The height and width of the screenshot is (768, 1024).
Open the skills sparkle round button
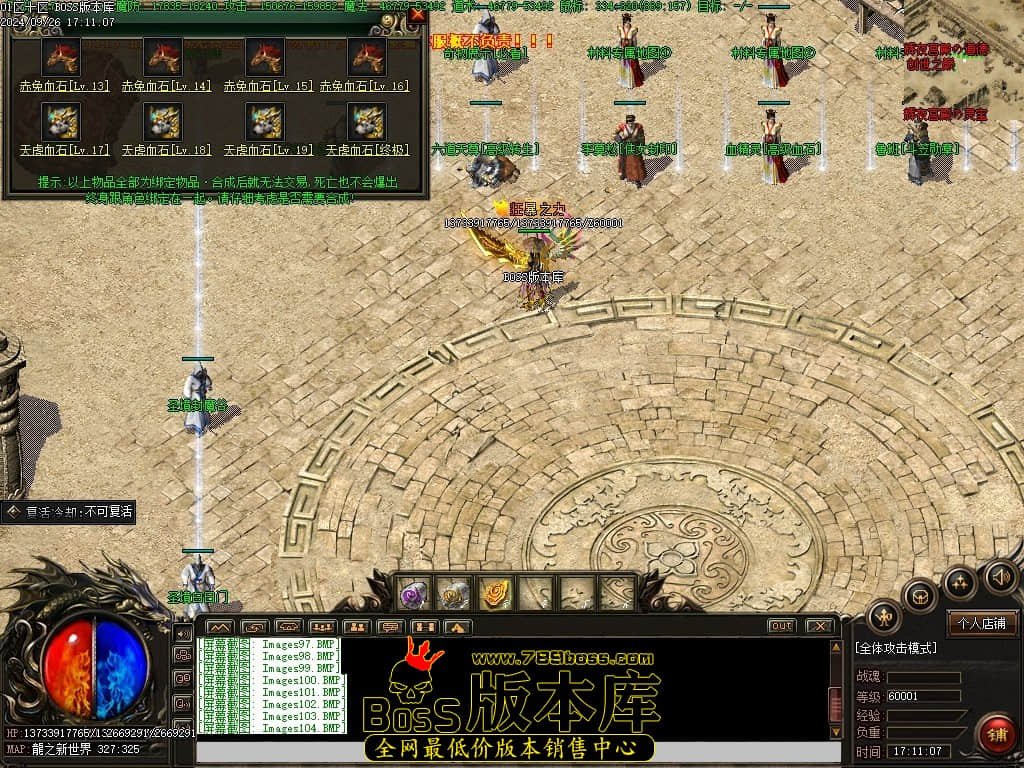click(960, 581)
